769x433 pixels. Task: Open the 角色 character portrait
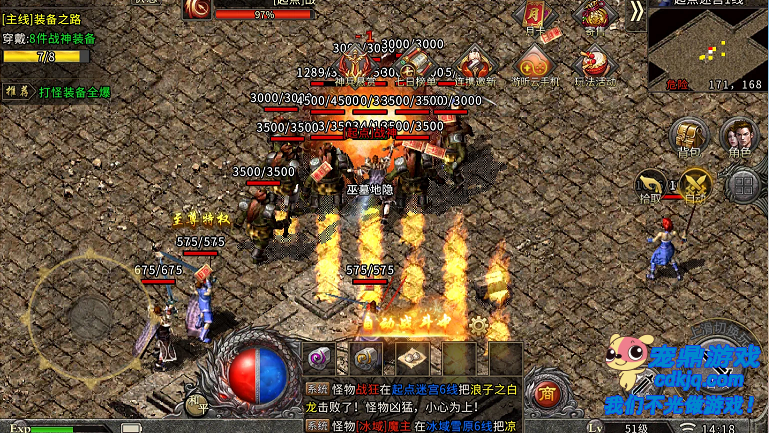(x=739, y=136)
